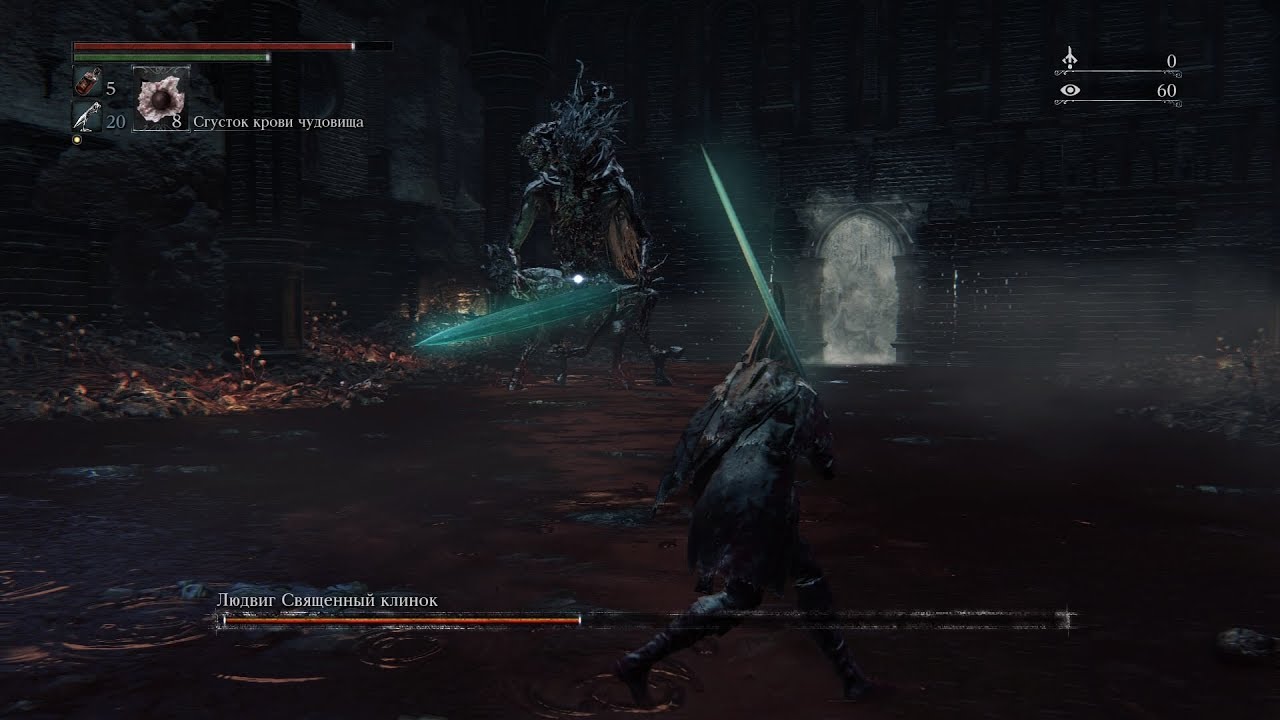
Task: Select the insight eye icon
Action: pyautogui.click(x=1071, y=90)
